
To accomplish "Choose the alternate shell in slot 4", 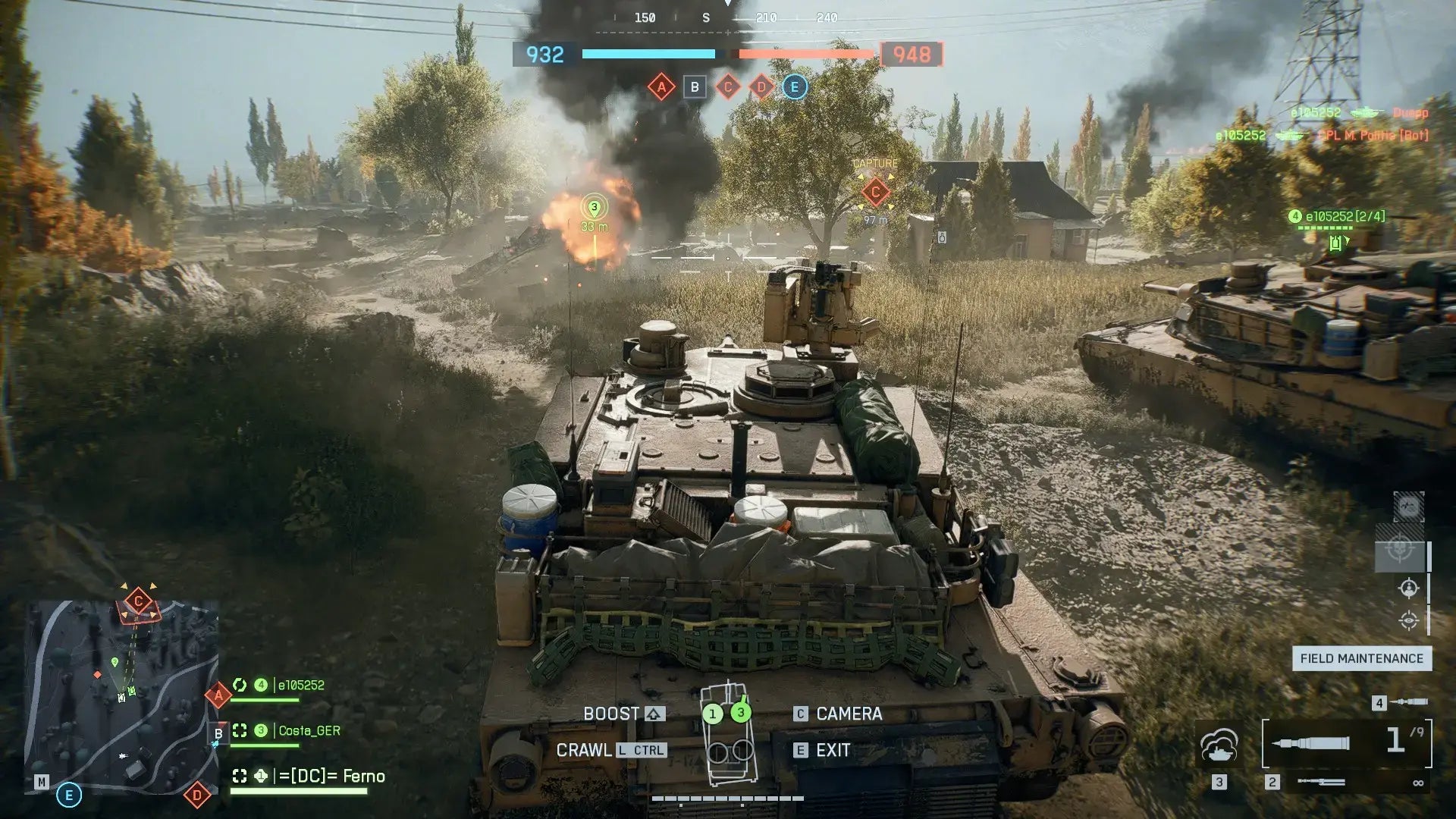I will (1409, 702).
